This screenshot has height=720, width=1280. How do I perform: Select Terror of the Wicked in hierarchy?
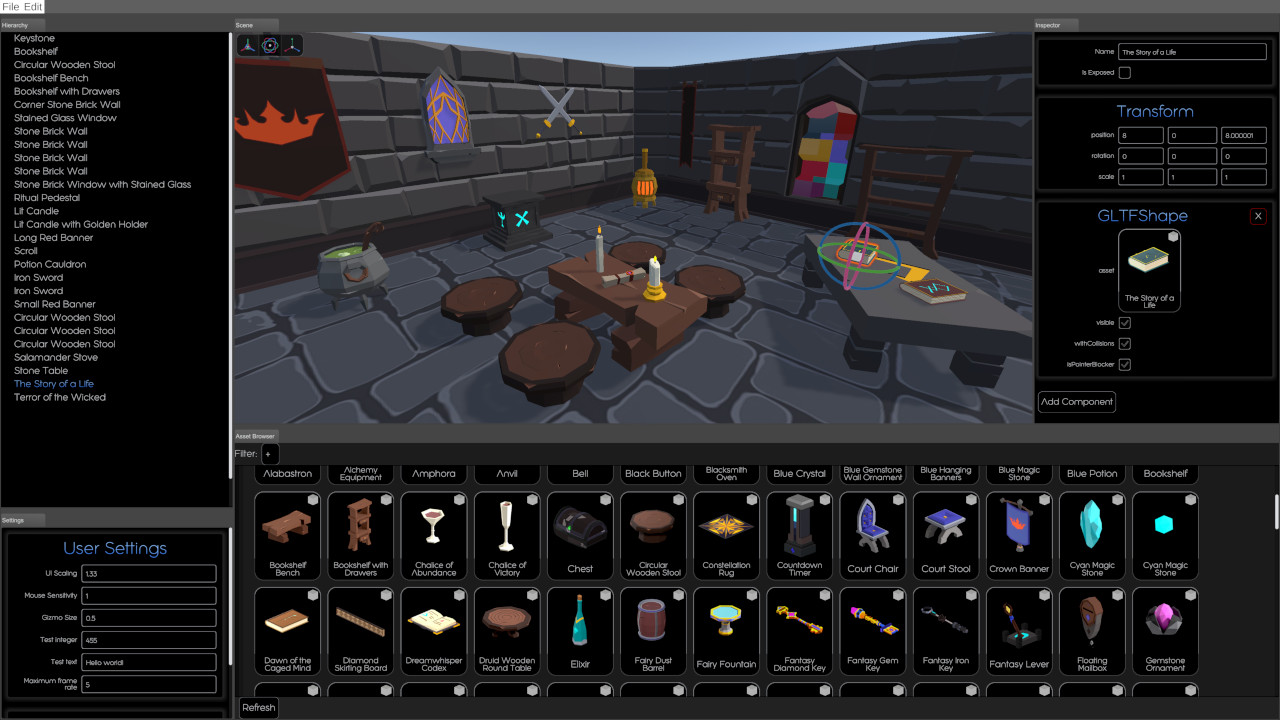pos(60,397)
